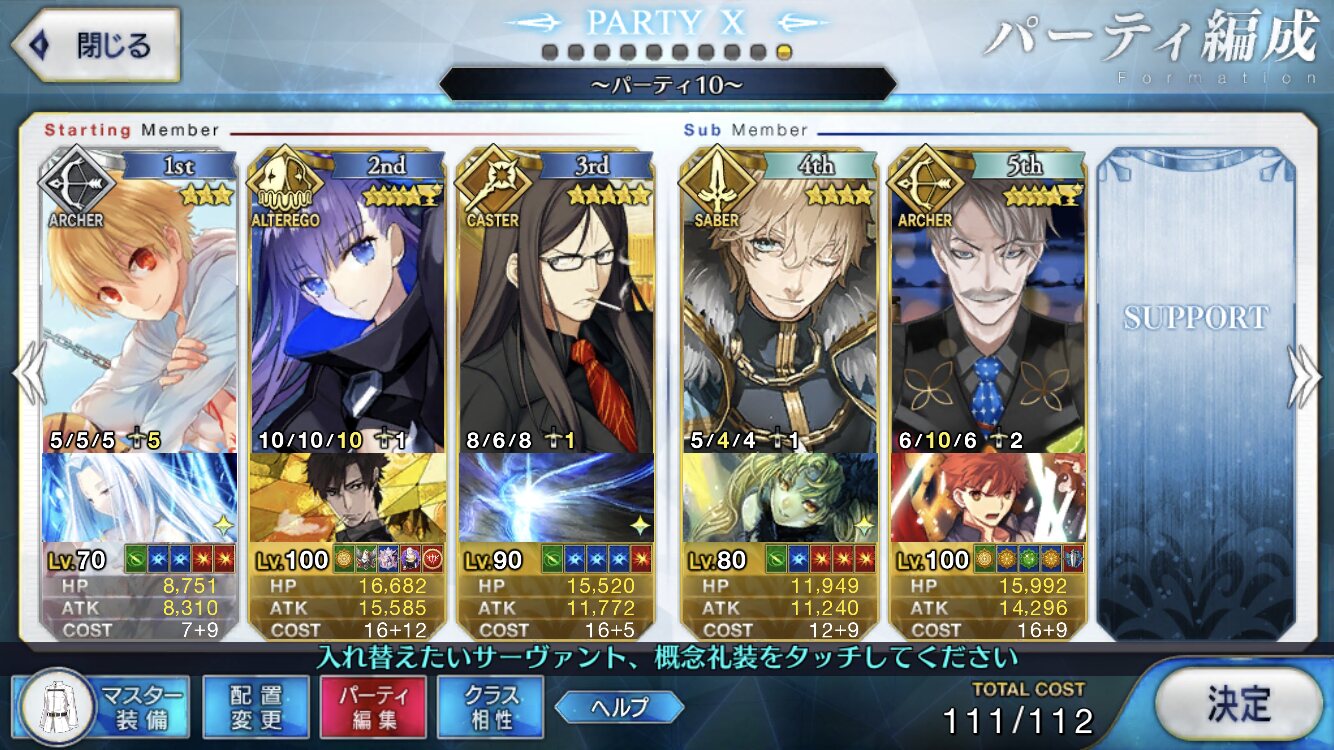Select the 2nd slot Alterego servant card
This screenshot has height=750, width=1334.
(348, 300)
